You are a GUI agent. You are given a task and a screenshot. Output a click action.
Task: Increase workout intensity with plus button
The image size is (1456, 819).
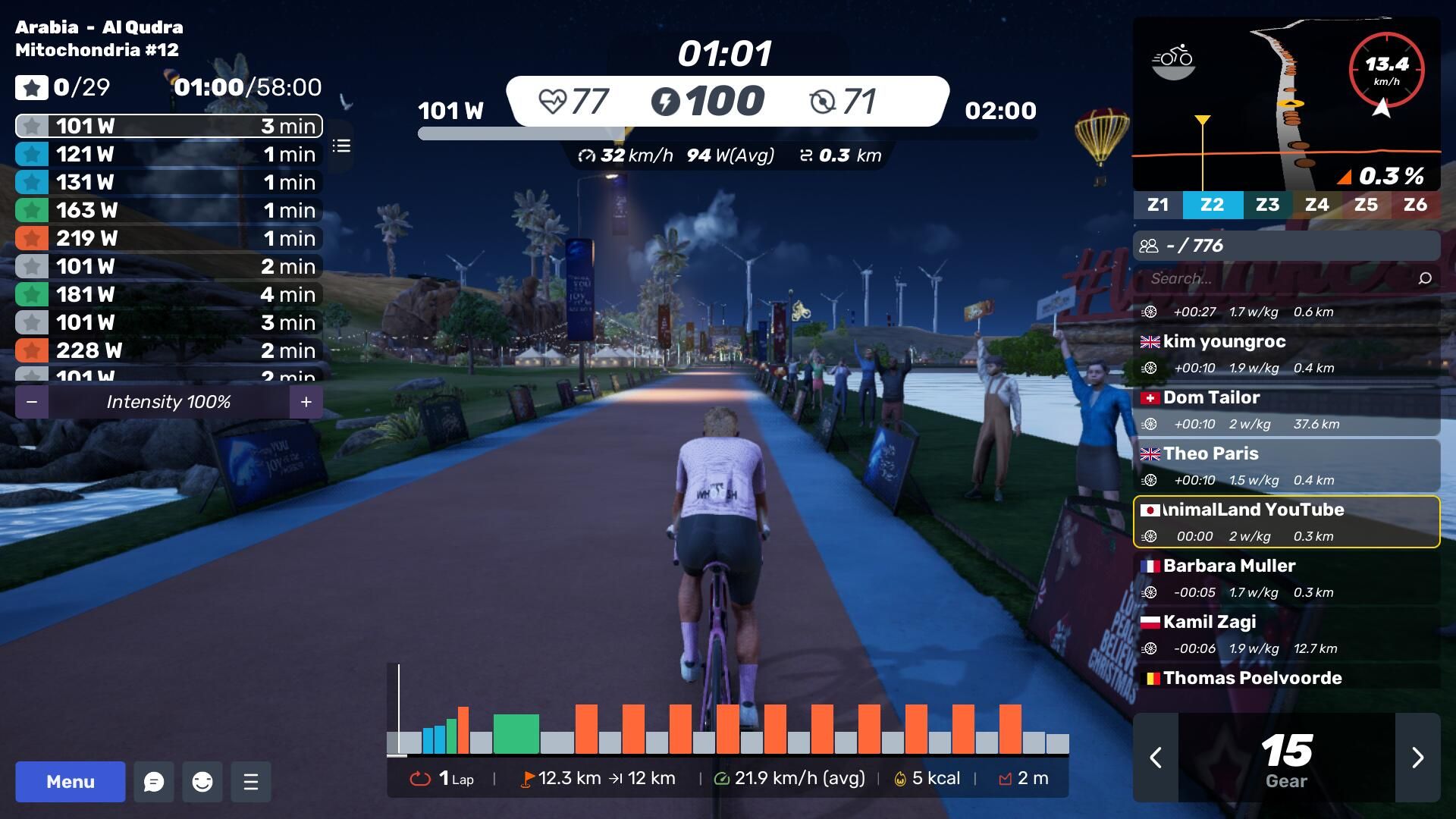tap(306, 402)
